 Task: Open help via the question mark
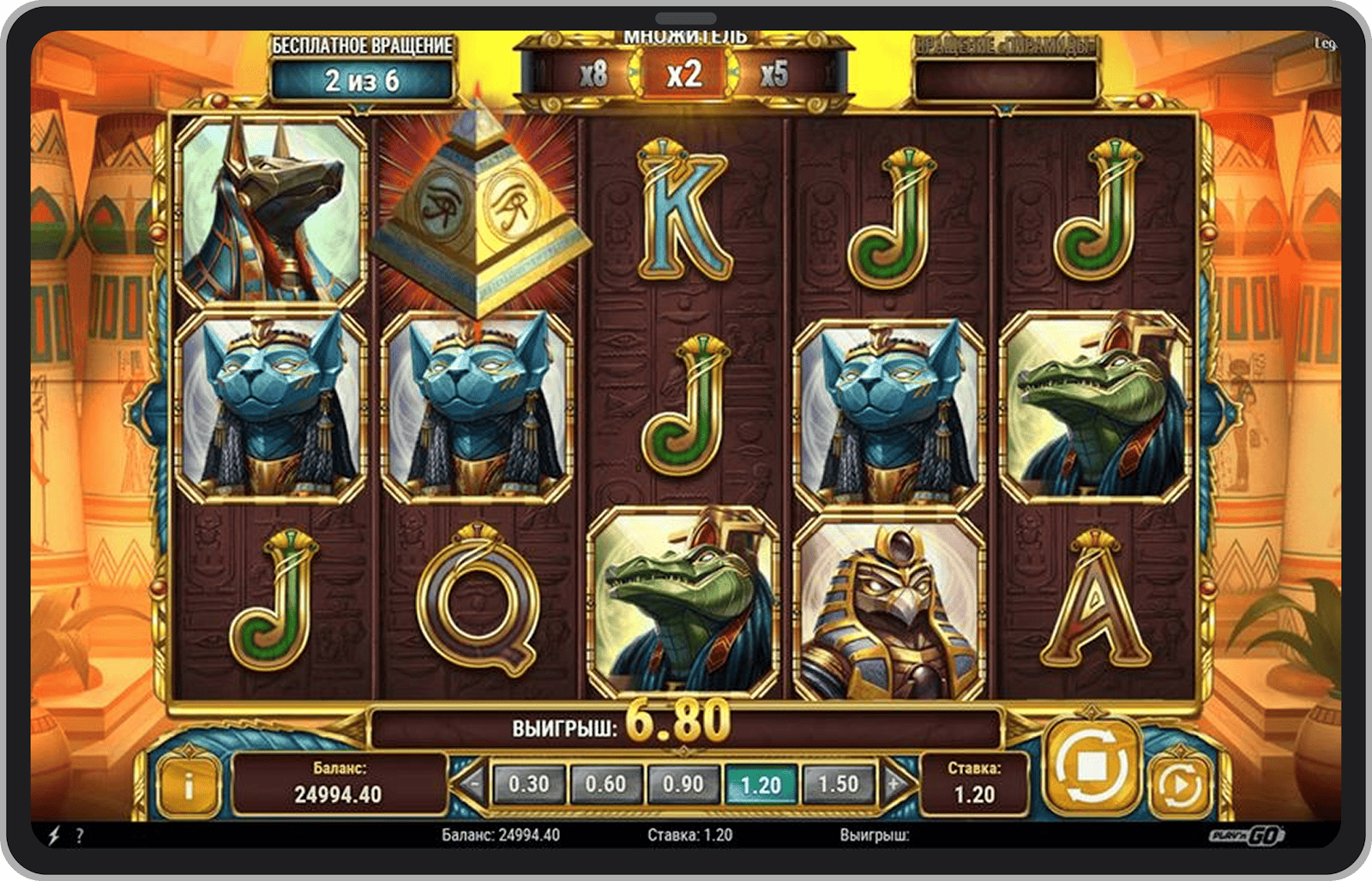[80, 836]
